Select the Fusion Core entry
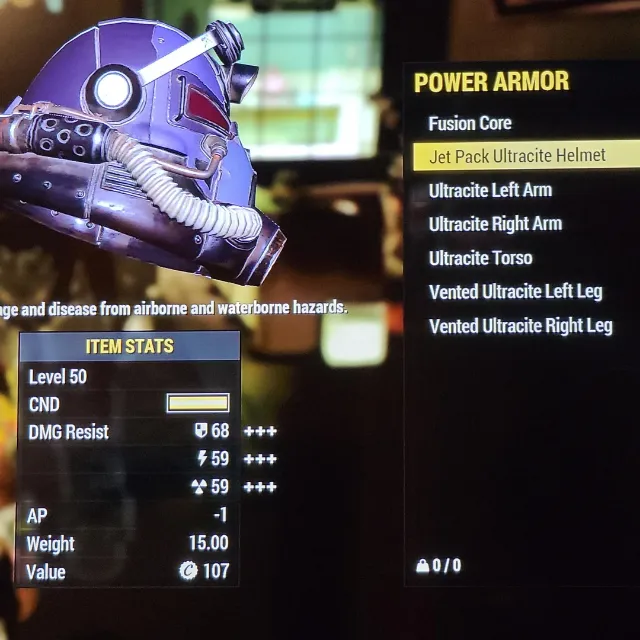Image resolution: width=640 pixels, height=640 pixels. [x=470, y=123]
